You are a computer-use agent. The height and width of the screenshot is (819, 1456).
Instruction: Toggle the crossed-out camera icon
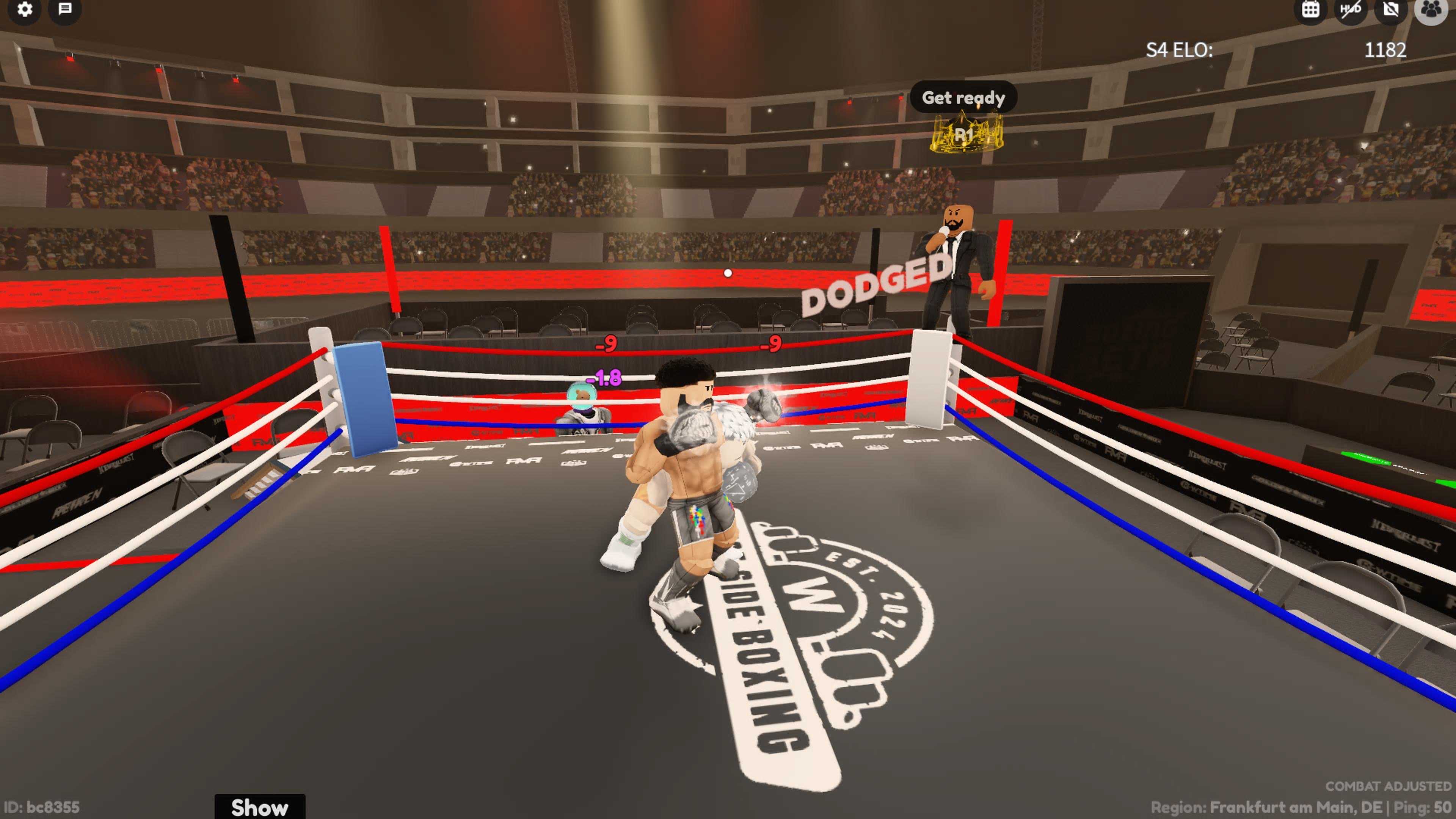pos(1391,9)
